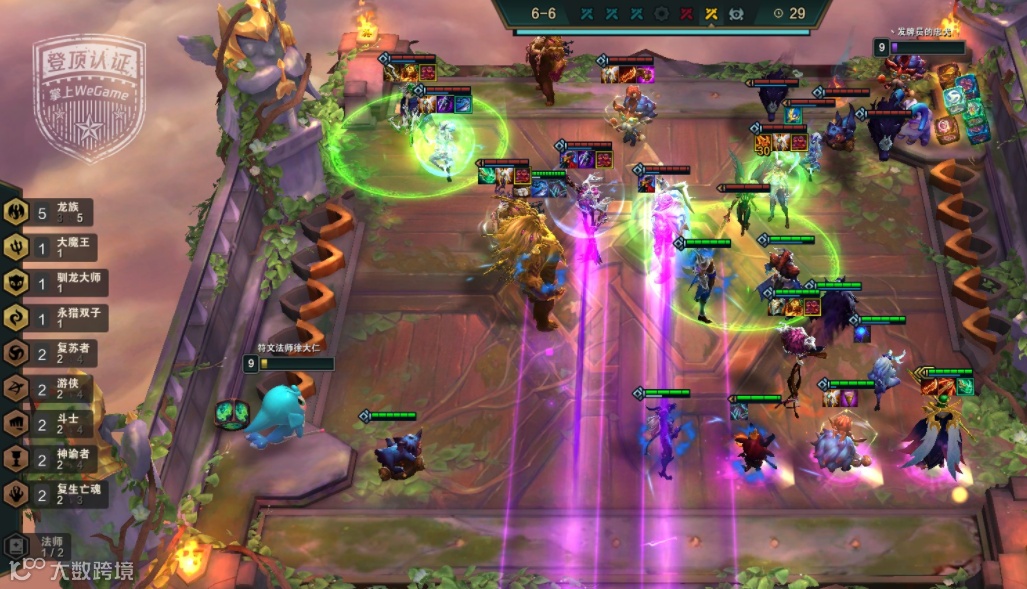Image resolution: width=1027 pixels, height=589 pixels.
Task: Click the grey gear round icon
Action: [x=661, y=14]
